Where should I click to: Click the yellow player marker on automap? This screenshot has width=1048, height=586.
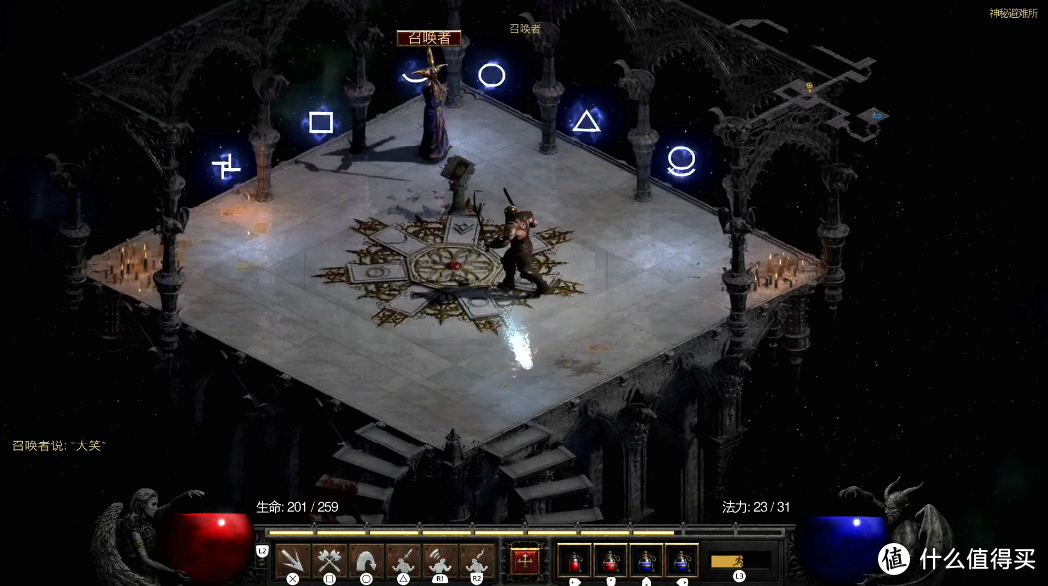click(x=811, y=87)
